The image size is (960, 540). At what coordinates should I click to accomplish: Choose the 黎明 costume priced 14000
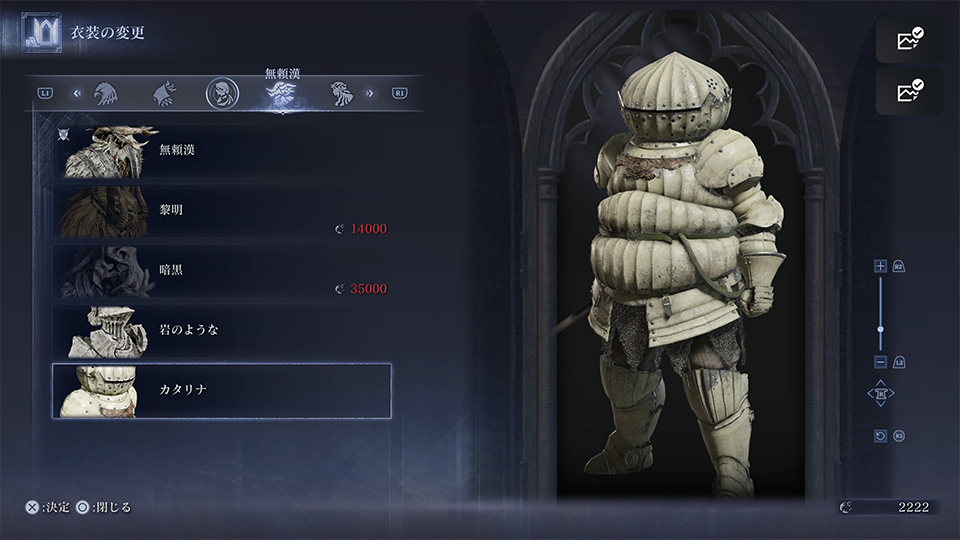click(222, 211)
